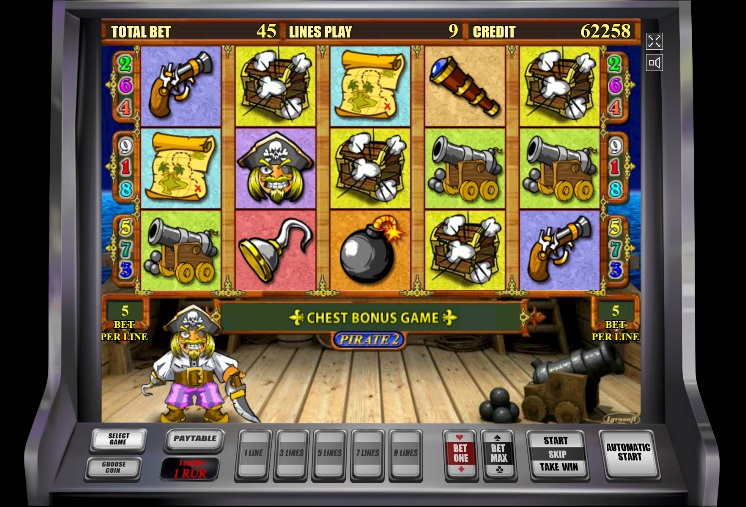The width and height of the screenshot is (746, 507).
Task: Open the Select Game menu
Action: point(118,440)
